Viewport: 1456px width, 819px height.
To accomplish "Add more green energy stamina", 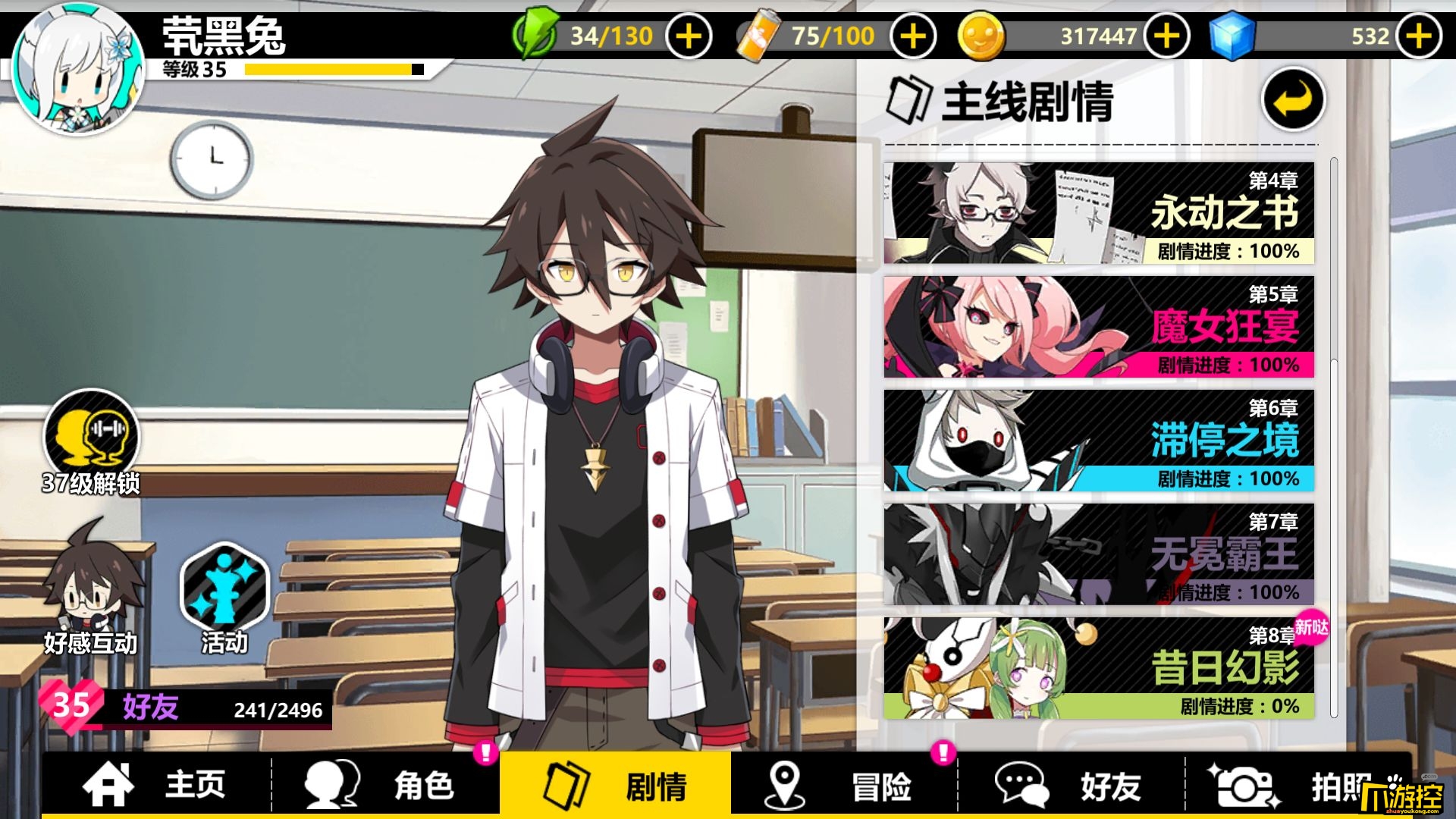I will pos(689,36).
